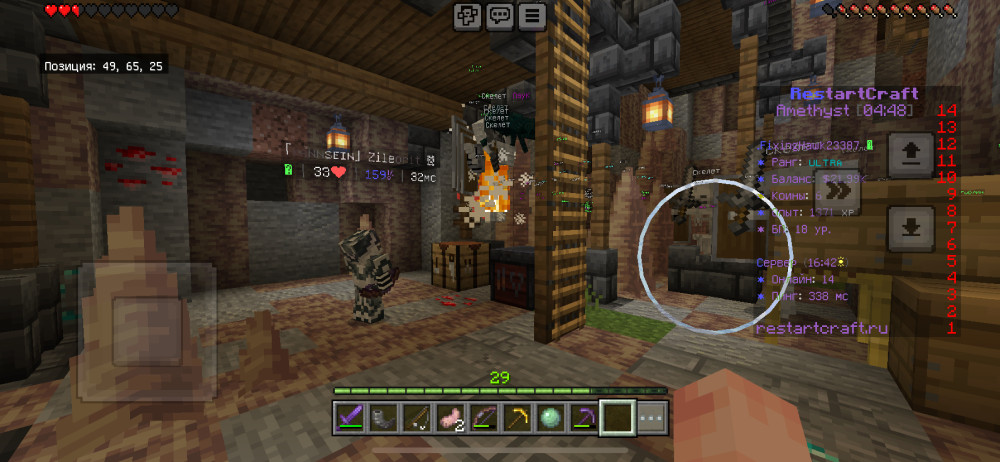Tap the sneak down-arrow button
This screenshot has width=1000, height=462.
coord(911,227)
